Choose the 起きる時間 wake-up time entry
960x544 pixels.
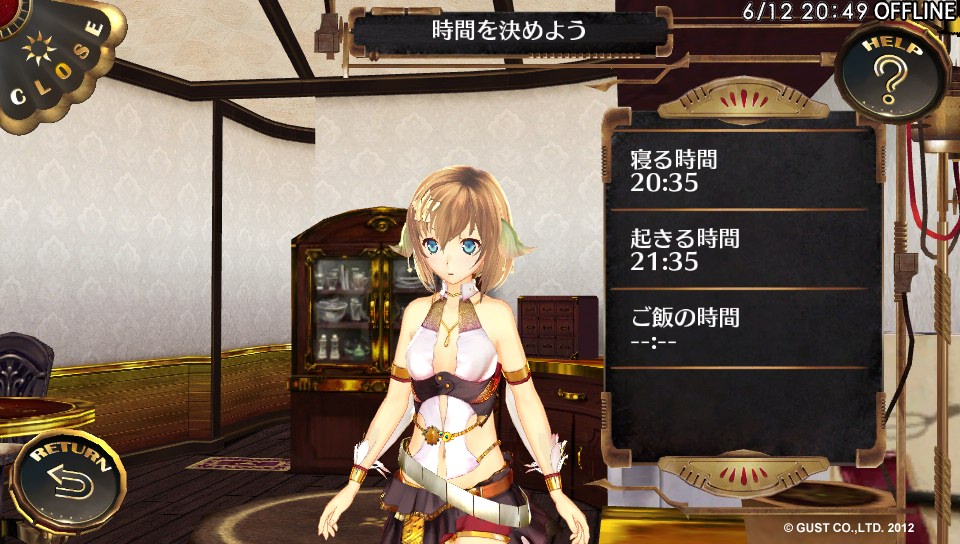(740, 250)
